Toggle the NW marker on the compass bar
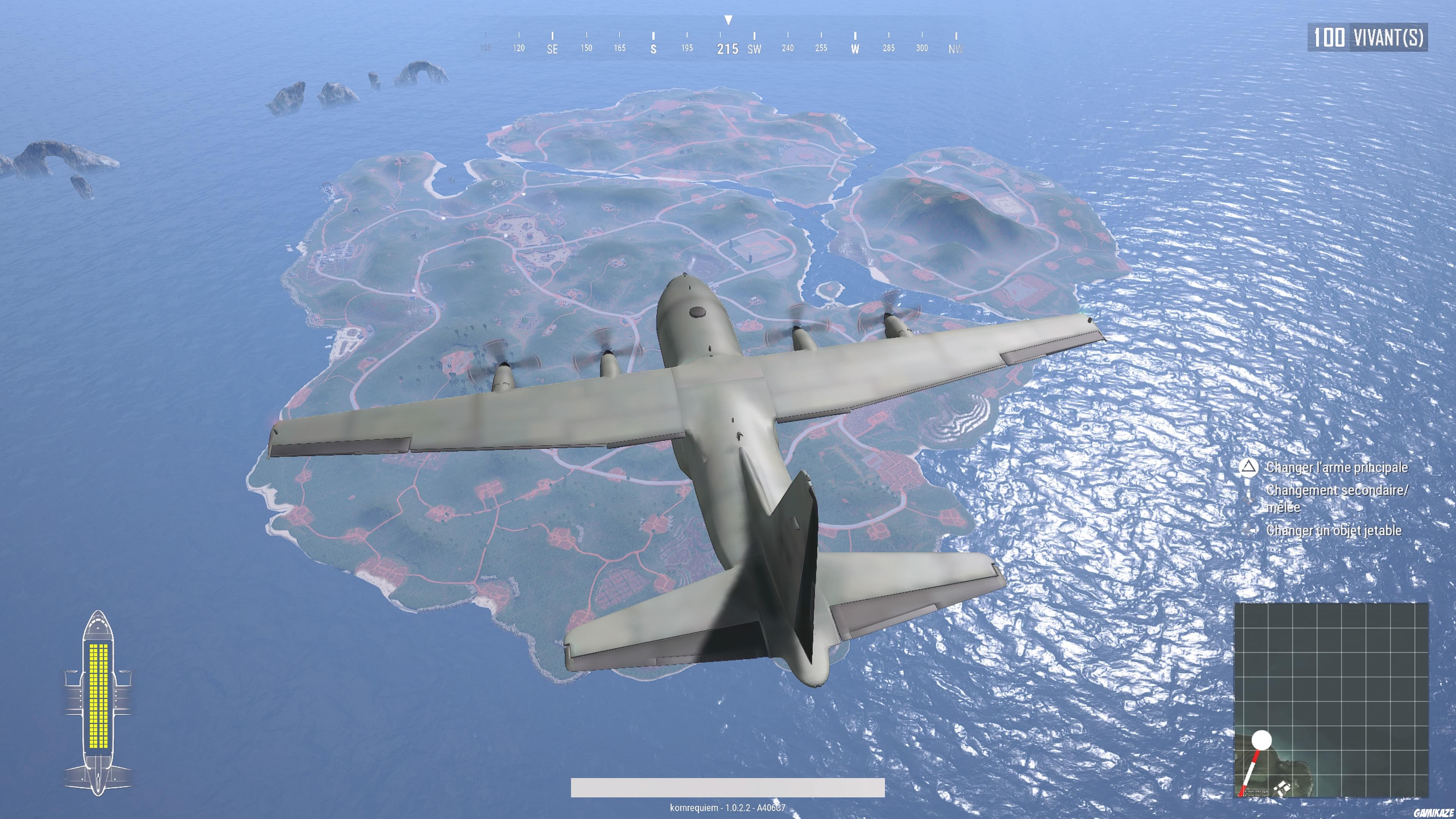The height and width of the screenshot is (819, 1456). (955, 49)
